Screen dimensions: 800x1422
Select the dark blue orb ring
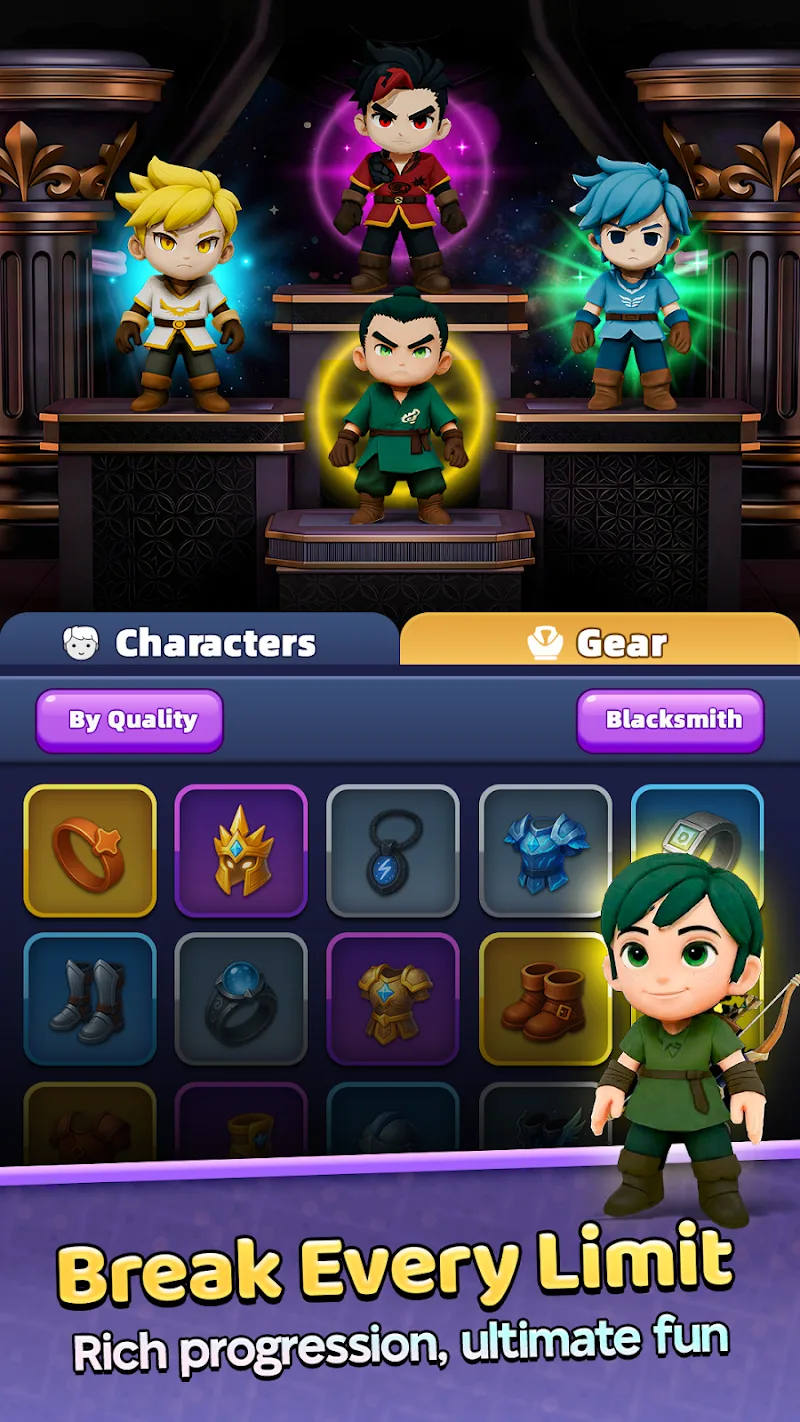coord(241,998)
